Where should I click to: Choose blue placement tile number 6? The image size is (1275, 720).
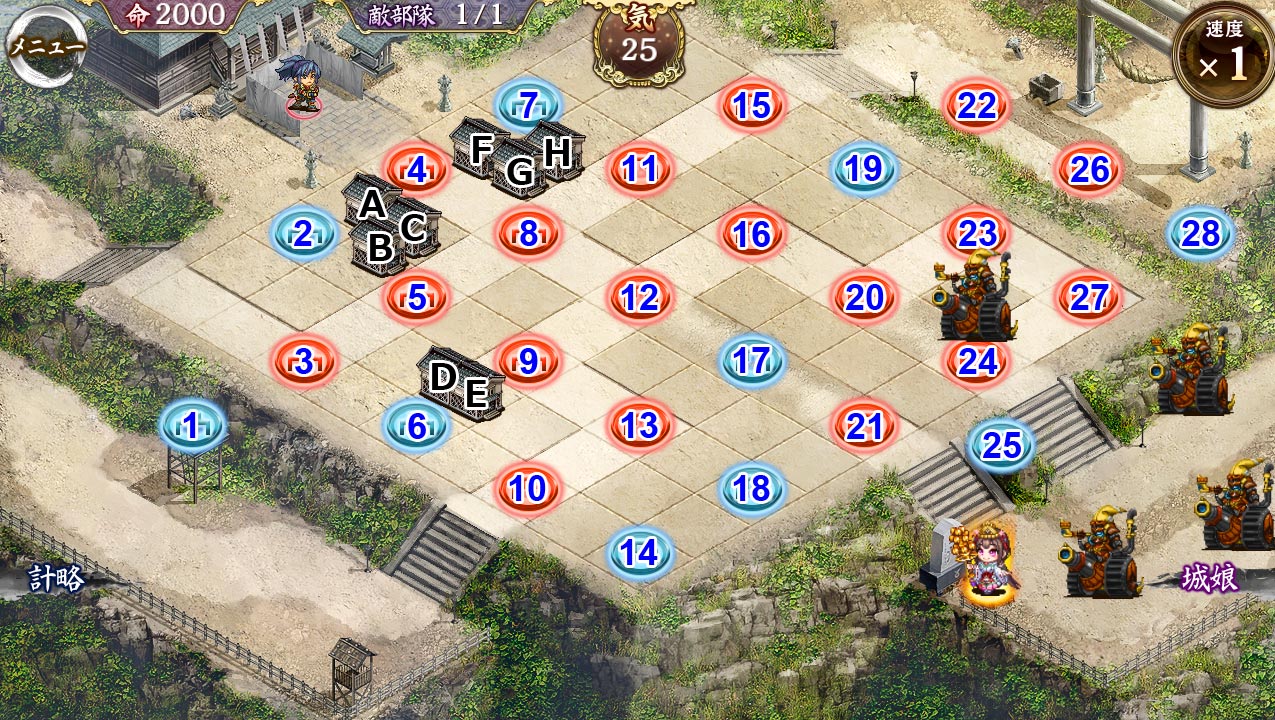tap(416, 426)
